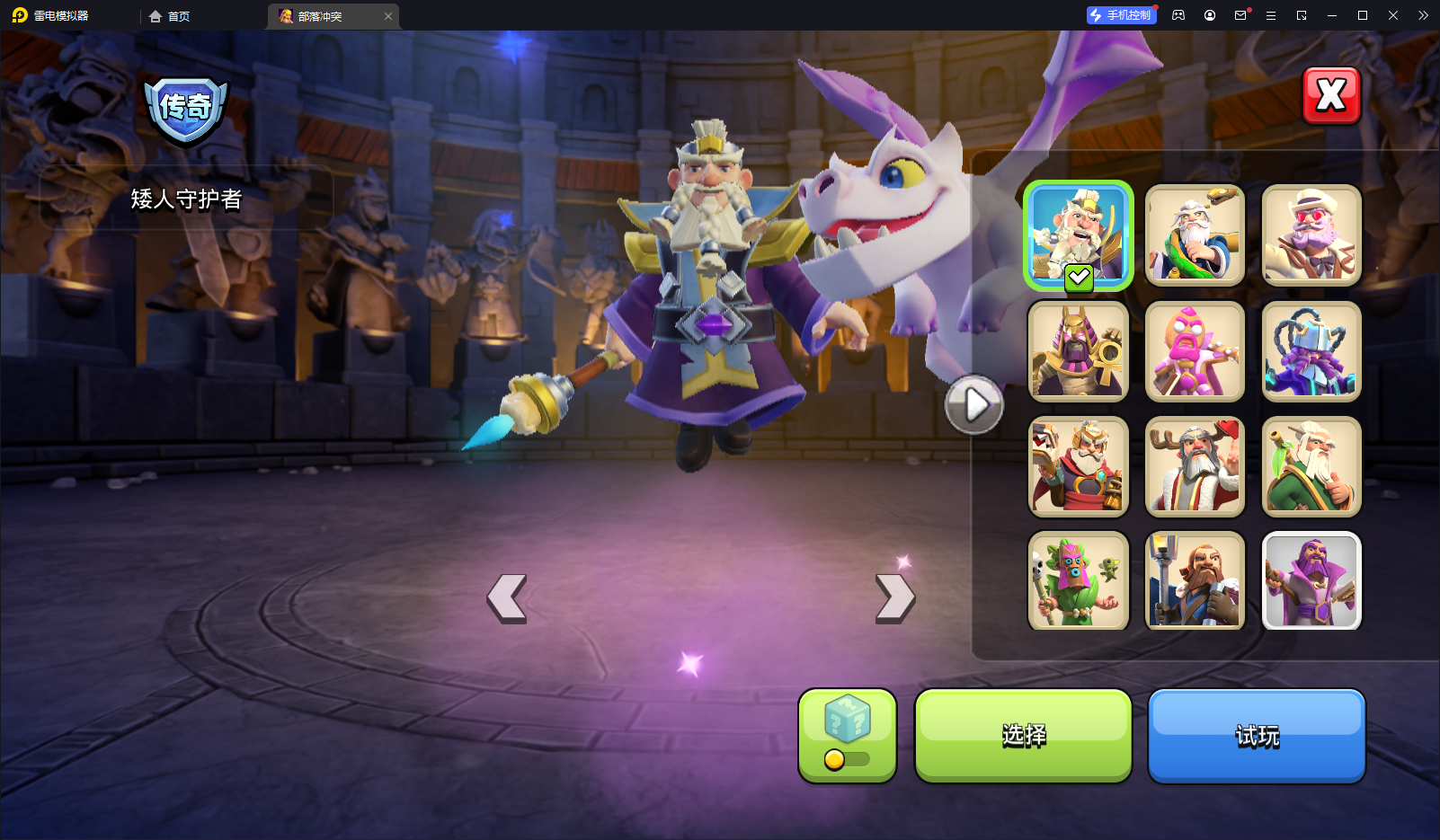
Task: Pick the pharaoh warden skin
Action: tap(1078, 351)
